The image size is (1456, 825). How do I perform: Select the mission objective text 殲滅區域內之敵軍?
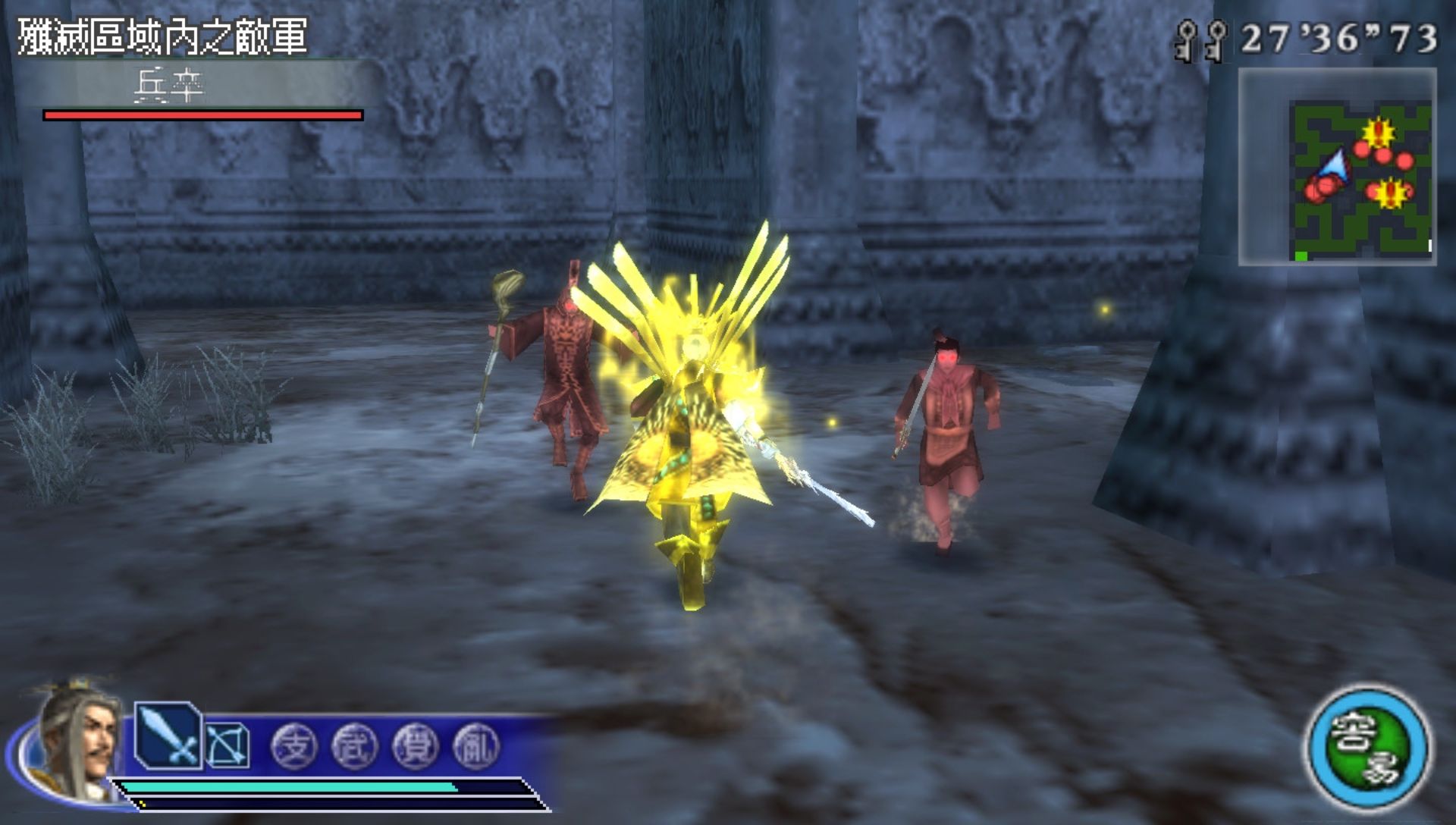(x=162, y=36)
